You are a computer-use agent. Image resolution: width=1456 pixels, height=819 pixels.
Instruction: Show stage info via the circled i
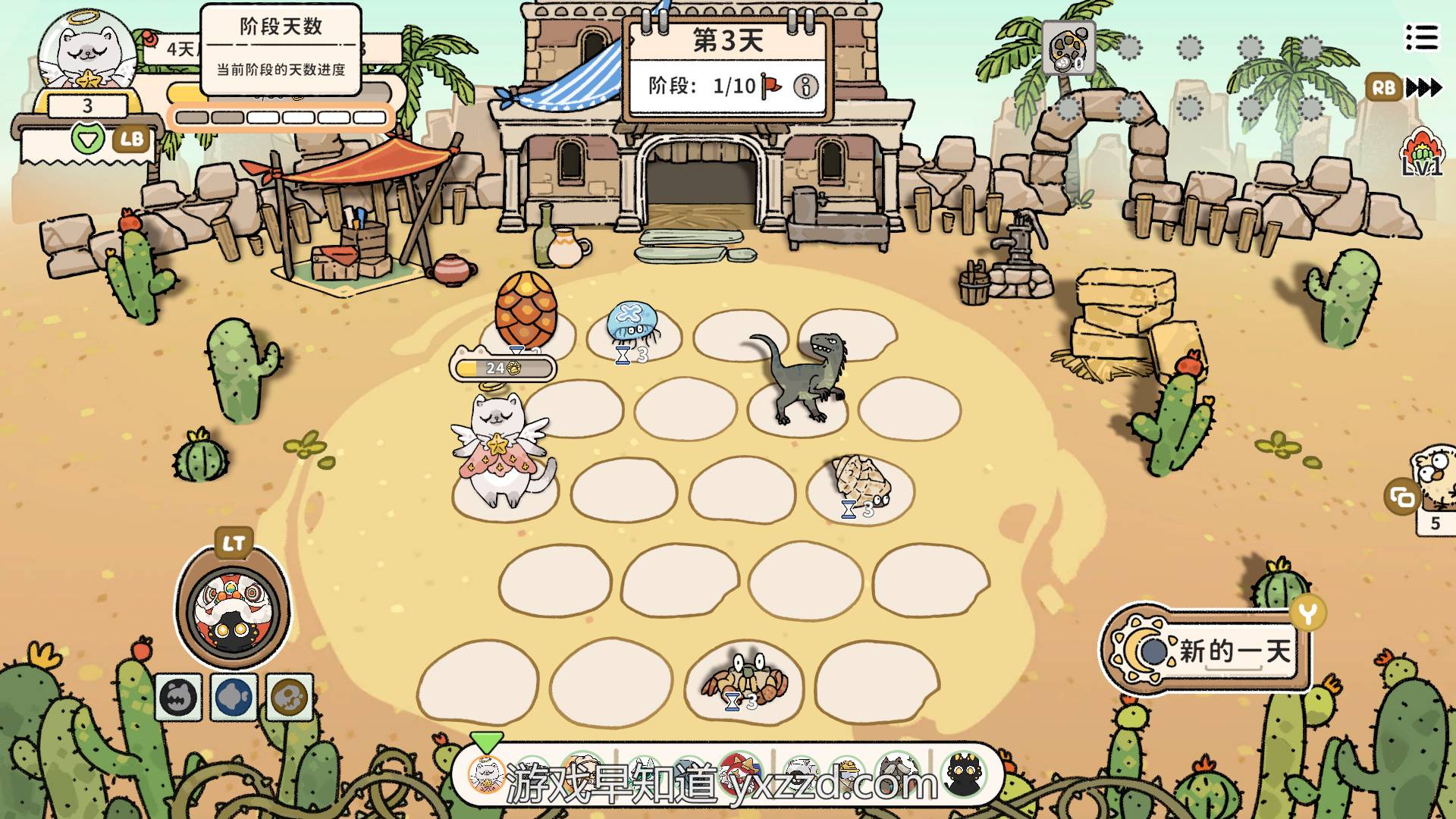[805, 86]
